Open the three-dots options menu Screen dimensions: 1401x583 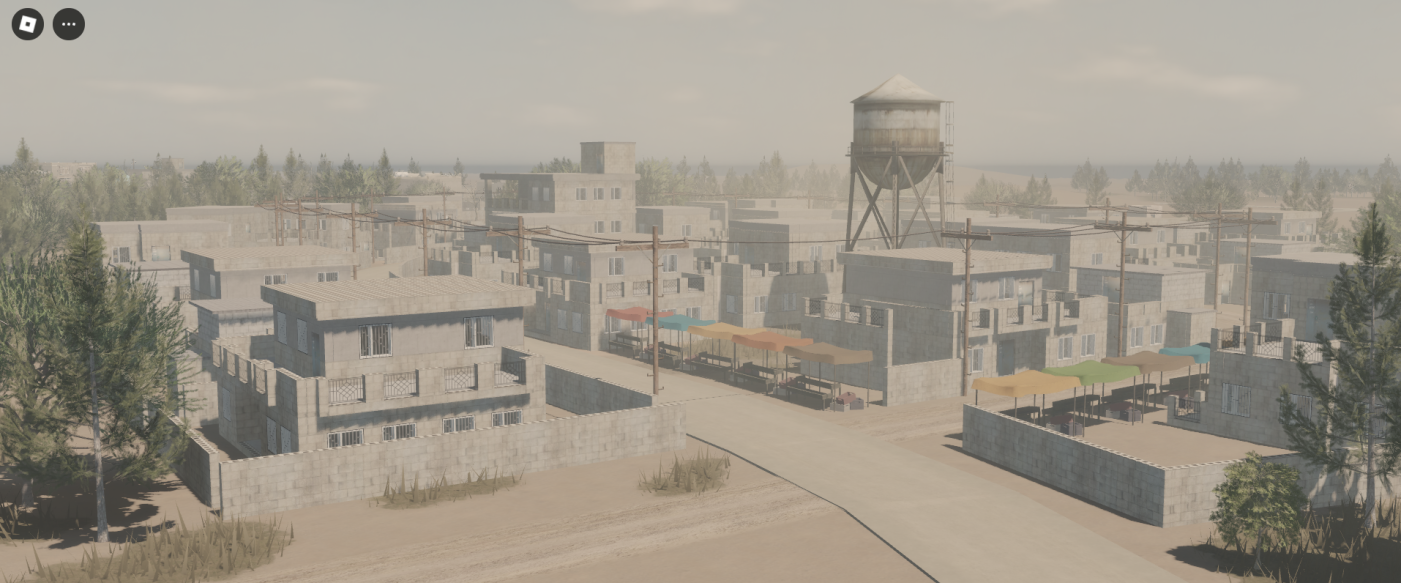(68, 24)
